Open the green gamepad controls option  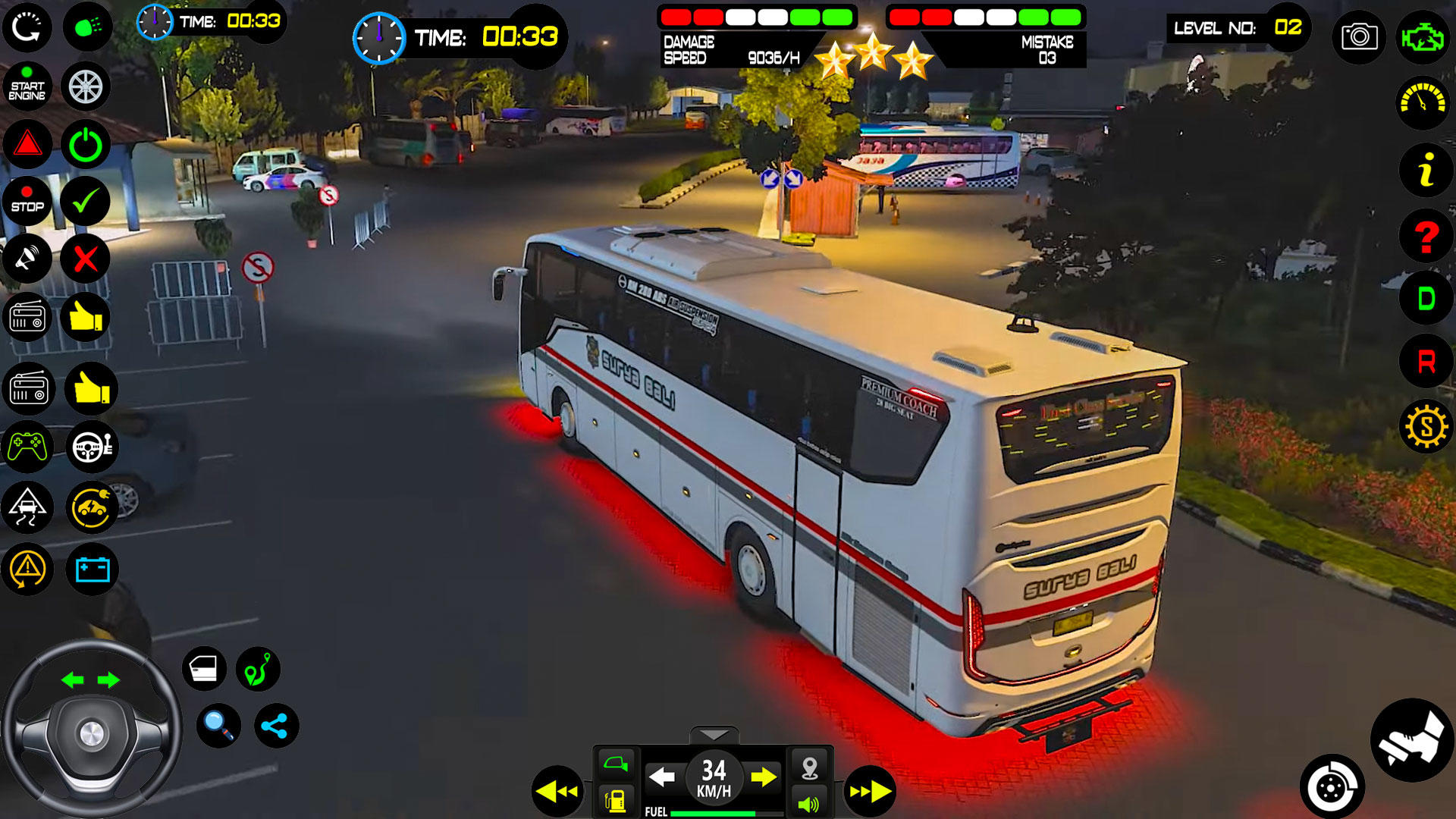(x=27, y=447)
